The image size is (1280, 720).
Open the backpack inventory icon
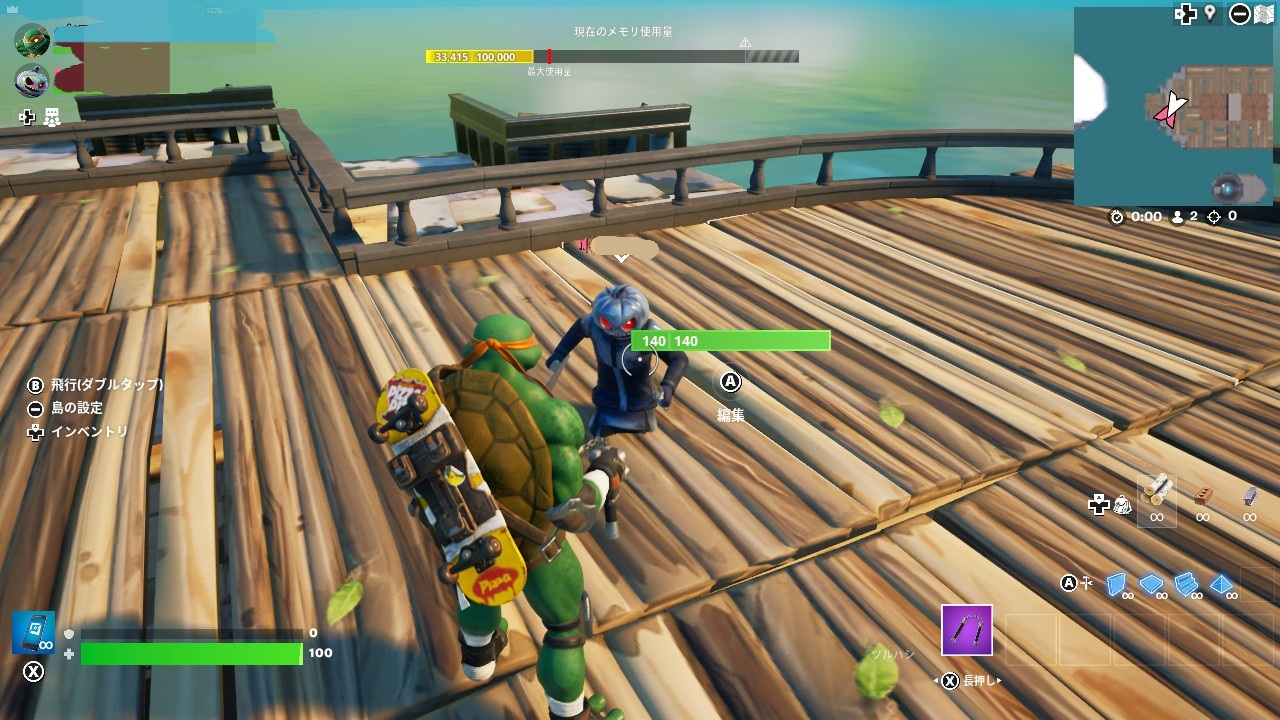1122,505
